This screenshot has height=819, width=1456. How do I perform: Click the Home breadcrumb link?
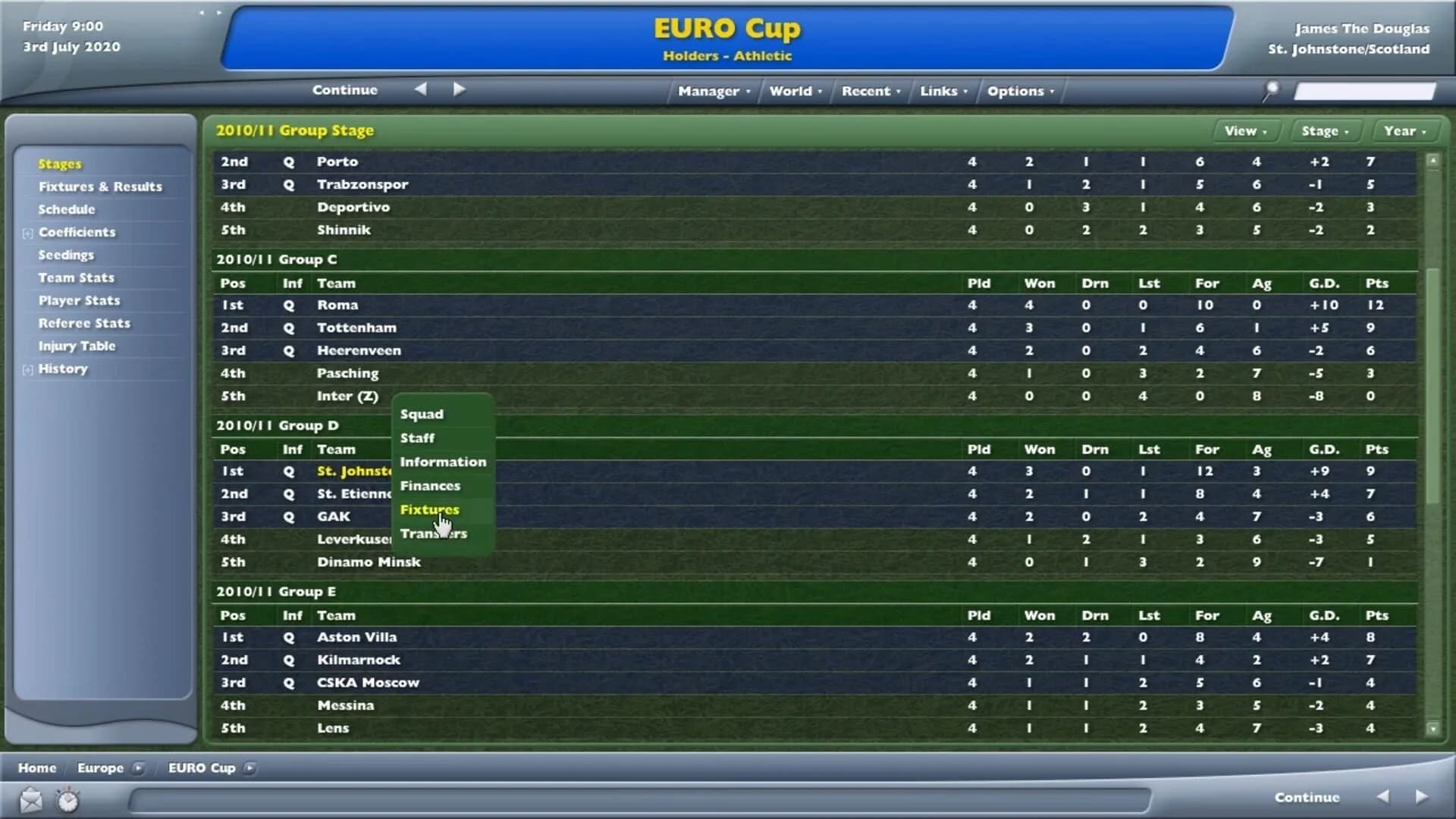click(x=36, y=768)
